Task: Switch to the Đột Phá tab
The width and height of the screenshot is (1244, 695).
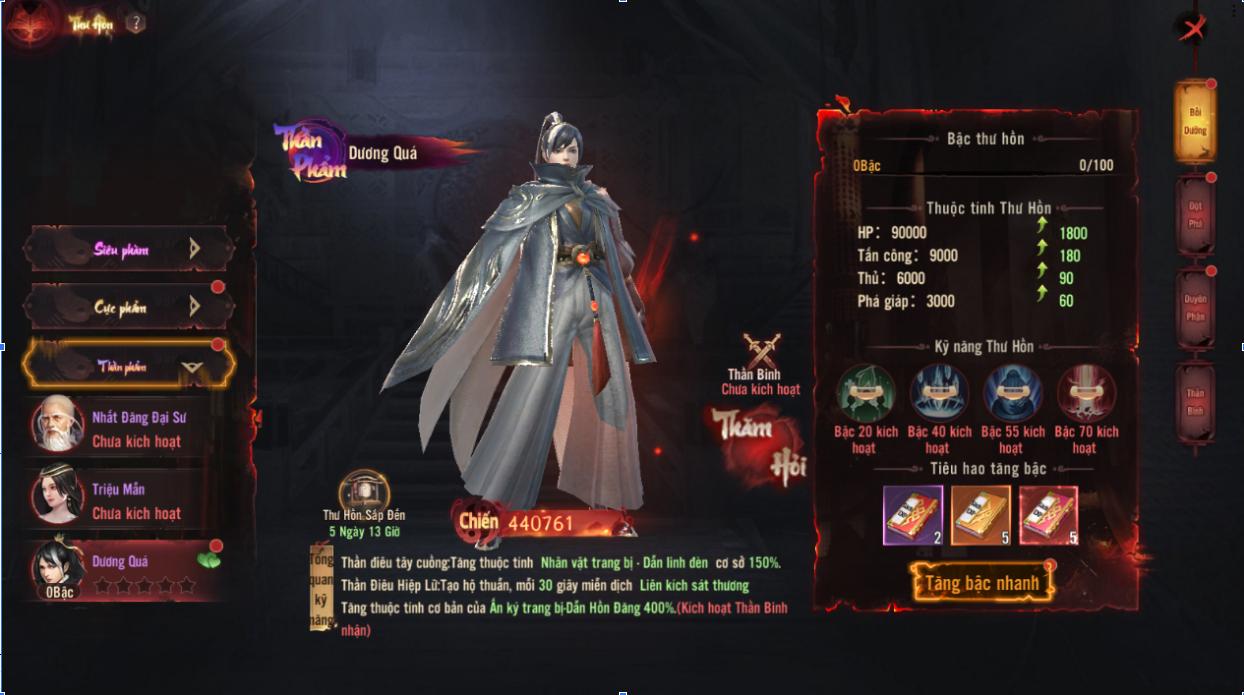Action: (x=1195, y=215)
